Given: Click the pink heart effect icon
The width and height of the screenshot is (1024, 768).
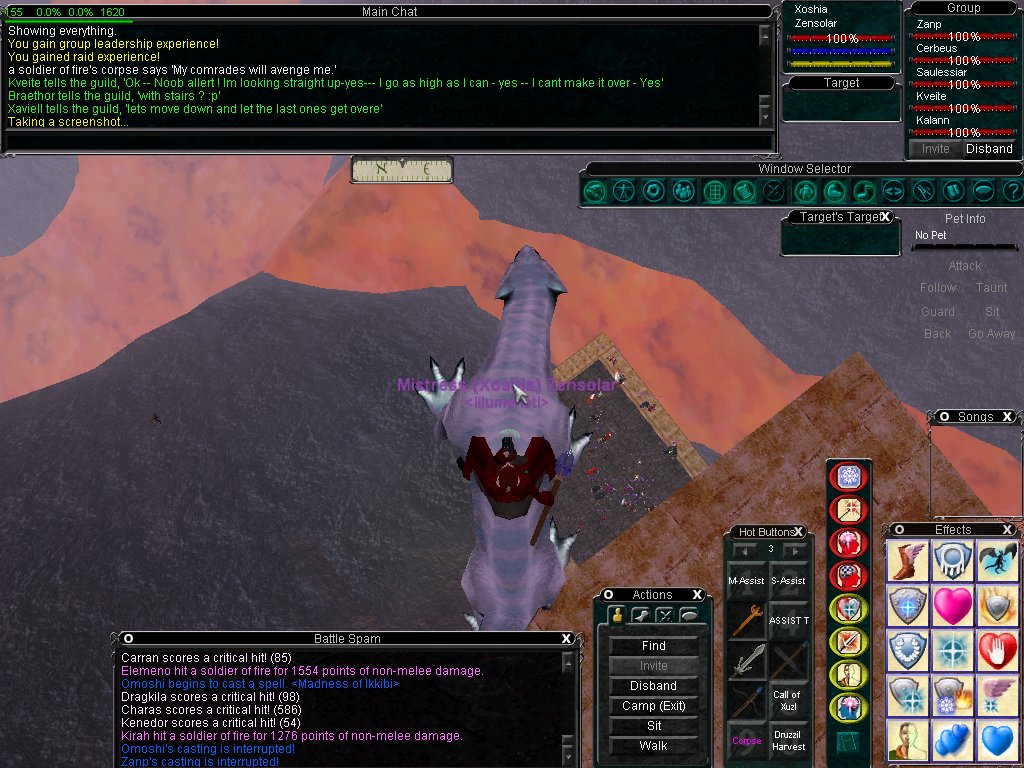Looking at the screenshot, I should point(952,606).
